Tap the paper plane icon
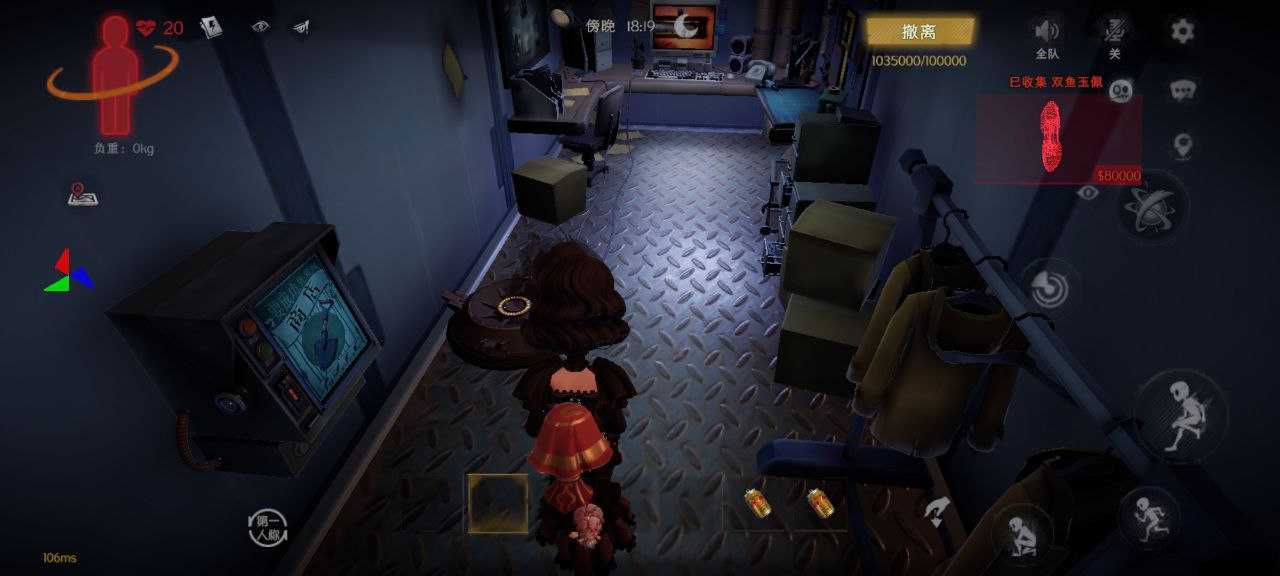Screen dimensions: 1280x576 (x=301, y=27)
